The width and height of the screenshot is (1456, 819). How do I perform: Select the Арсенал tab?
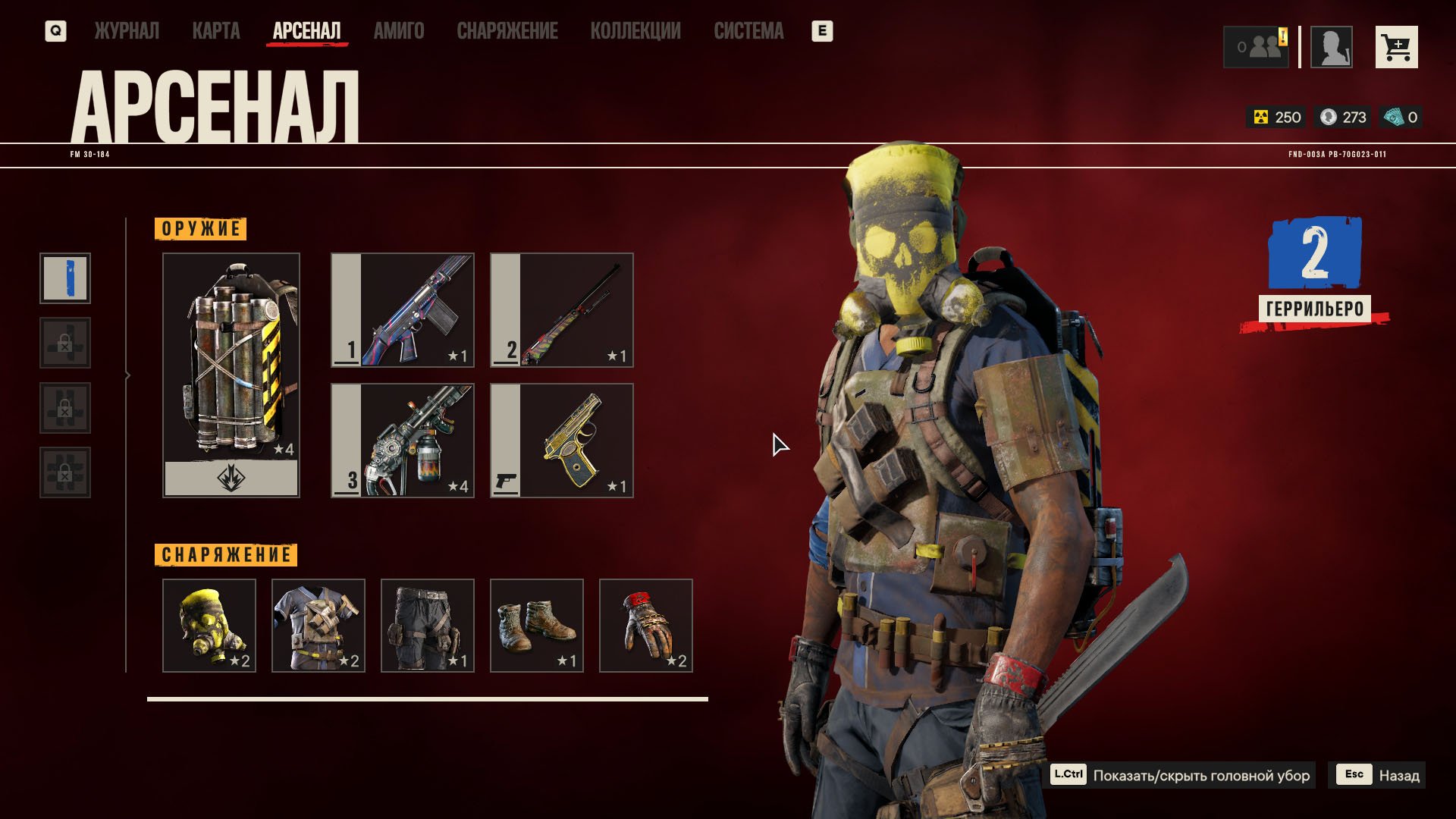(x=306, y=31)
